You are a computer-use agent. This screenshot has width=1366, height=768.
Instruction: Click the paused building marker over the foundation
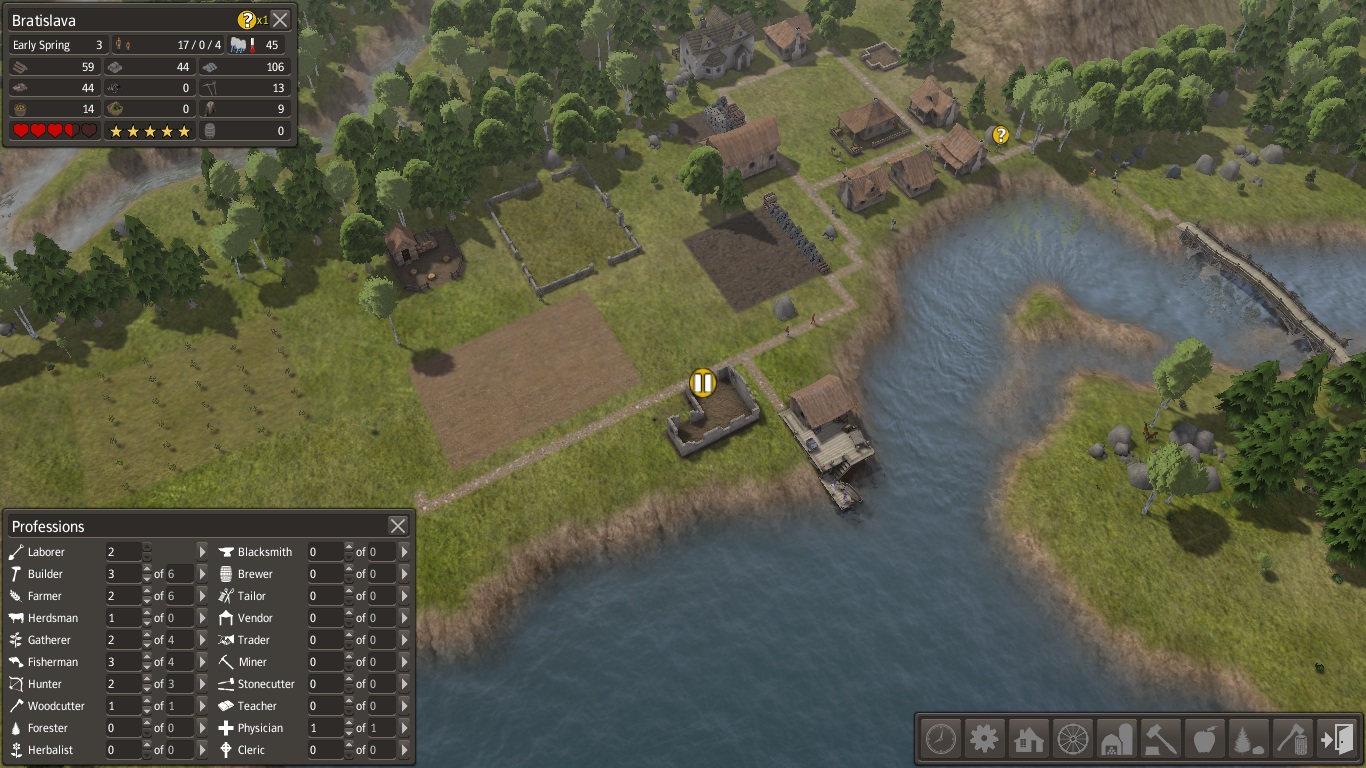point(703,382)
